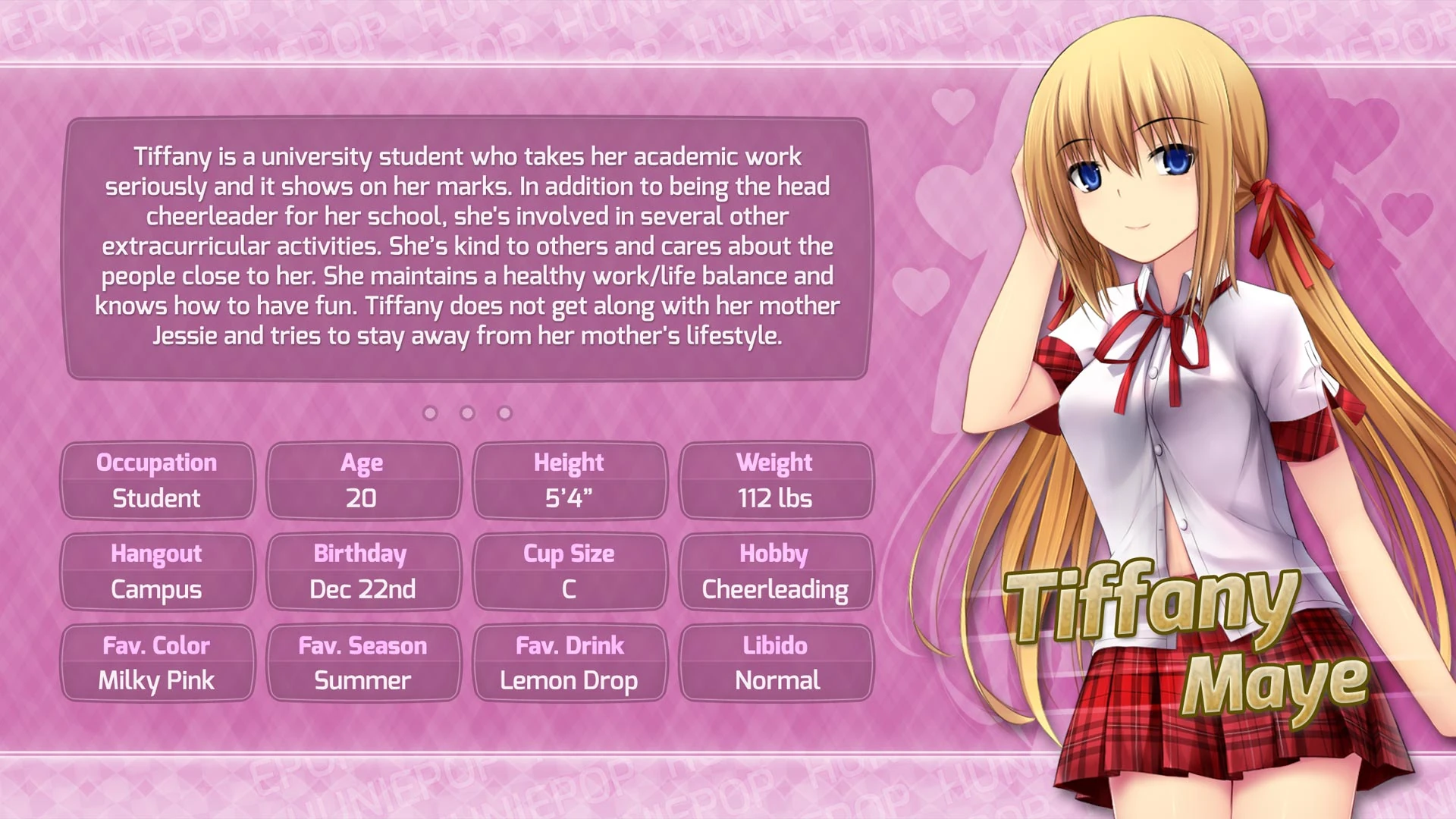This screenshot has width=1456, height=819.
Task: Click the Age stat box showing 20
Action: [x=364, y=480]
